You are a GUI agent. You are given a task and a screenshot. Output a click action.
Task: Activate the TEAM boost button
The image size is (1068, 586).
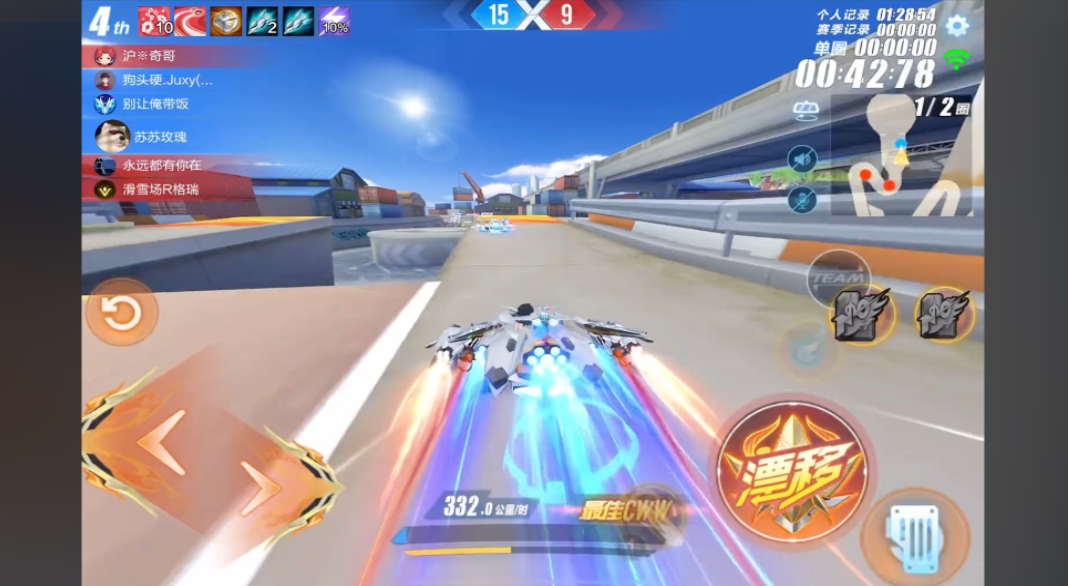[837, 277]
